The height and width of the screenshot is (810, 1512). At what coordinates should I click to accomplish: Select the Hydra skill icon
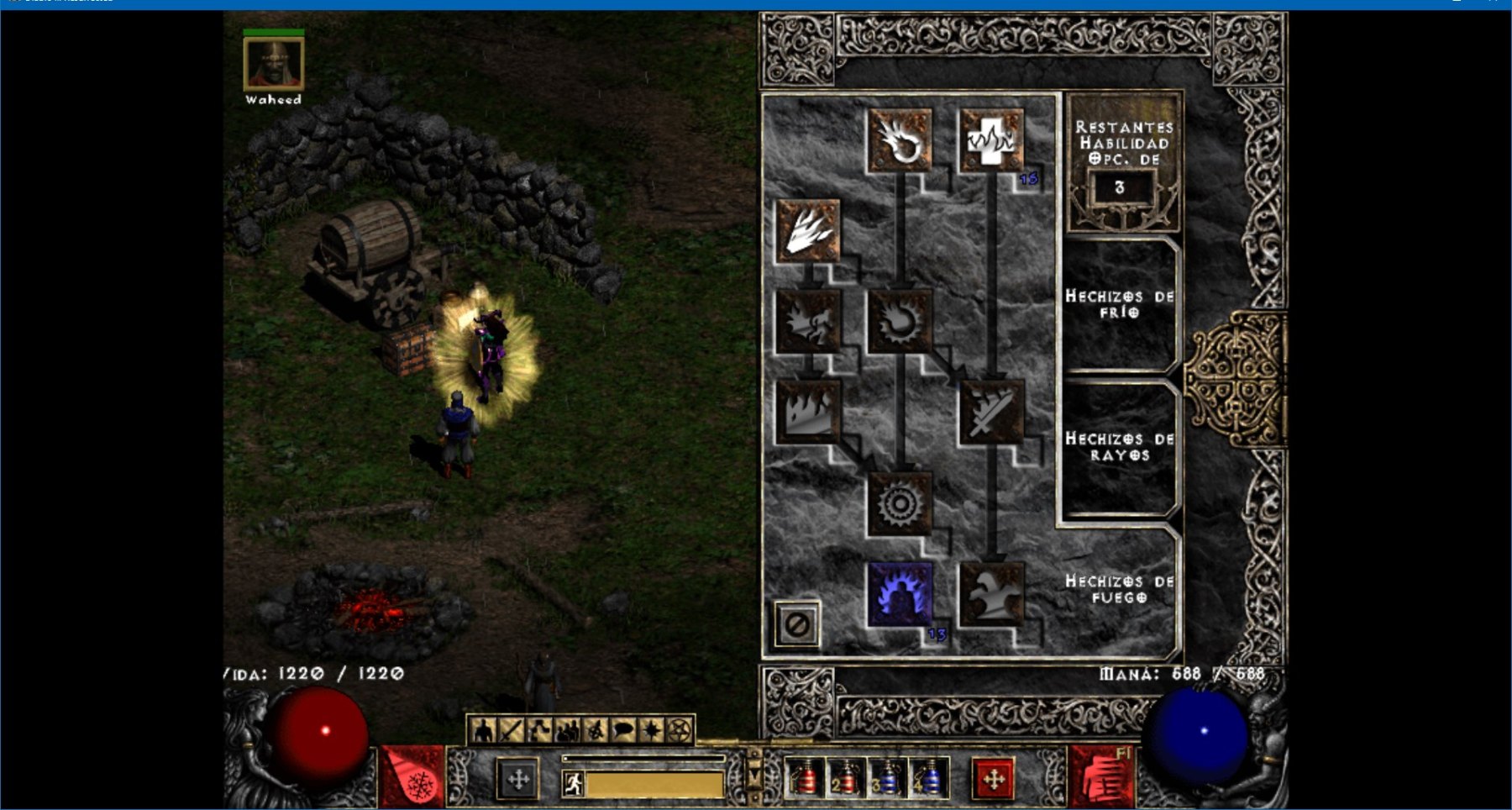pyautogui.click(x=992, y=594)
